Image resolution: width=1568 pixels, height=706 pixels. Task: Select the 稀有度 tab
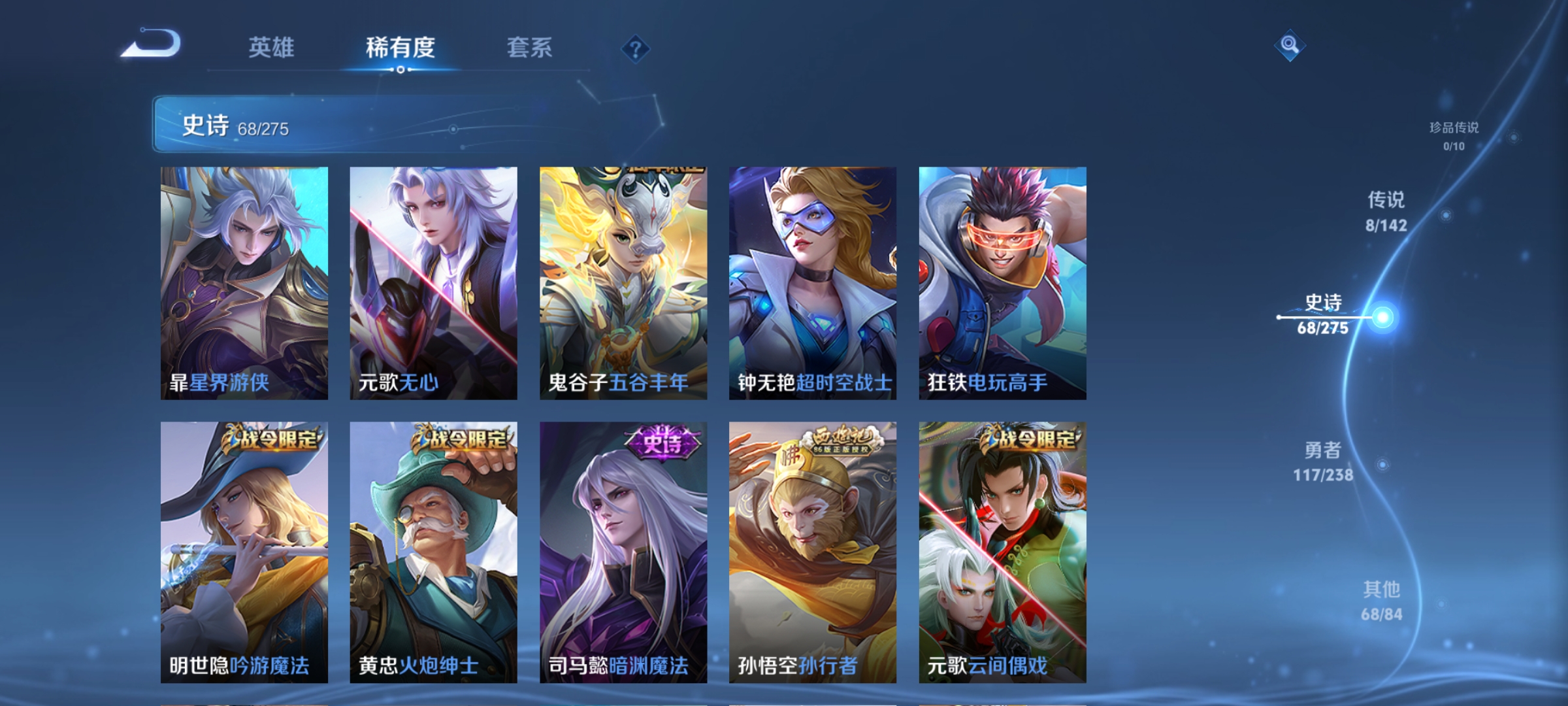(401, 47)
